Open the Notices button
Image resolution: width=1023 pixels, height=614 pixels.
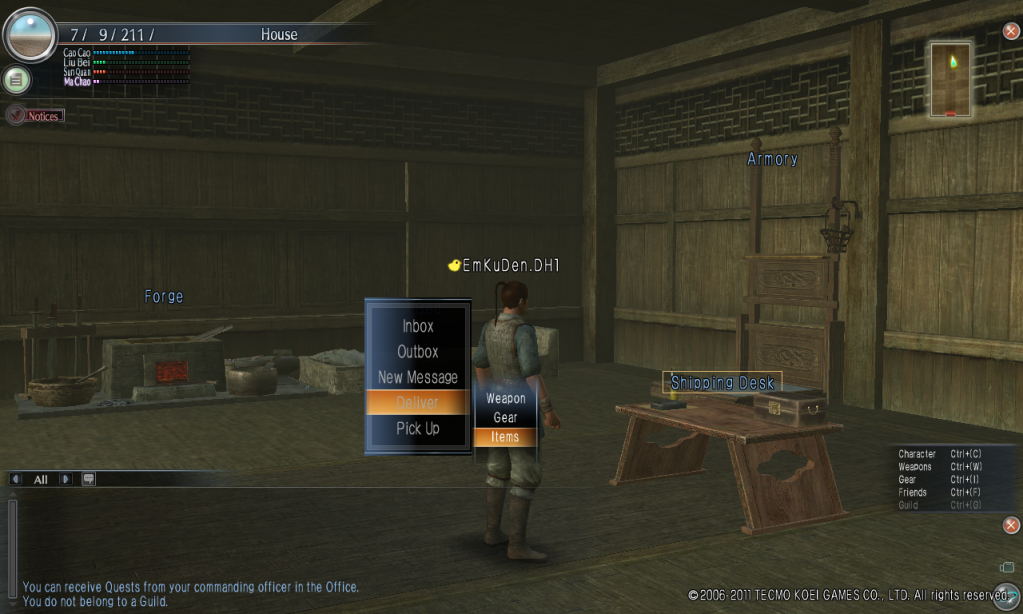click(x=36, y=116)
